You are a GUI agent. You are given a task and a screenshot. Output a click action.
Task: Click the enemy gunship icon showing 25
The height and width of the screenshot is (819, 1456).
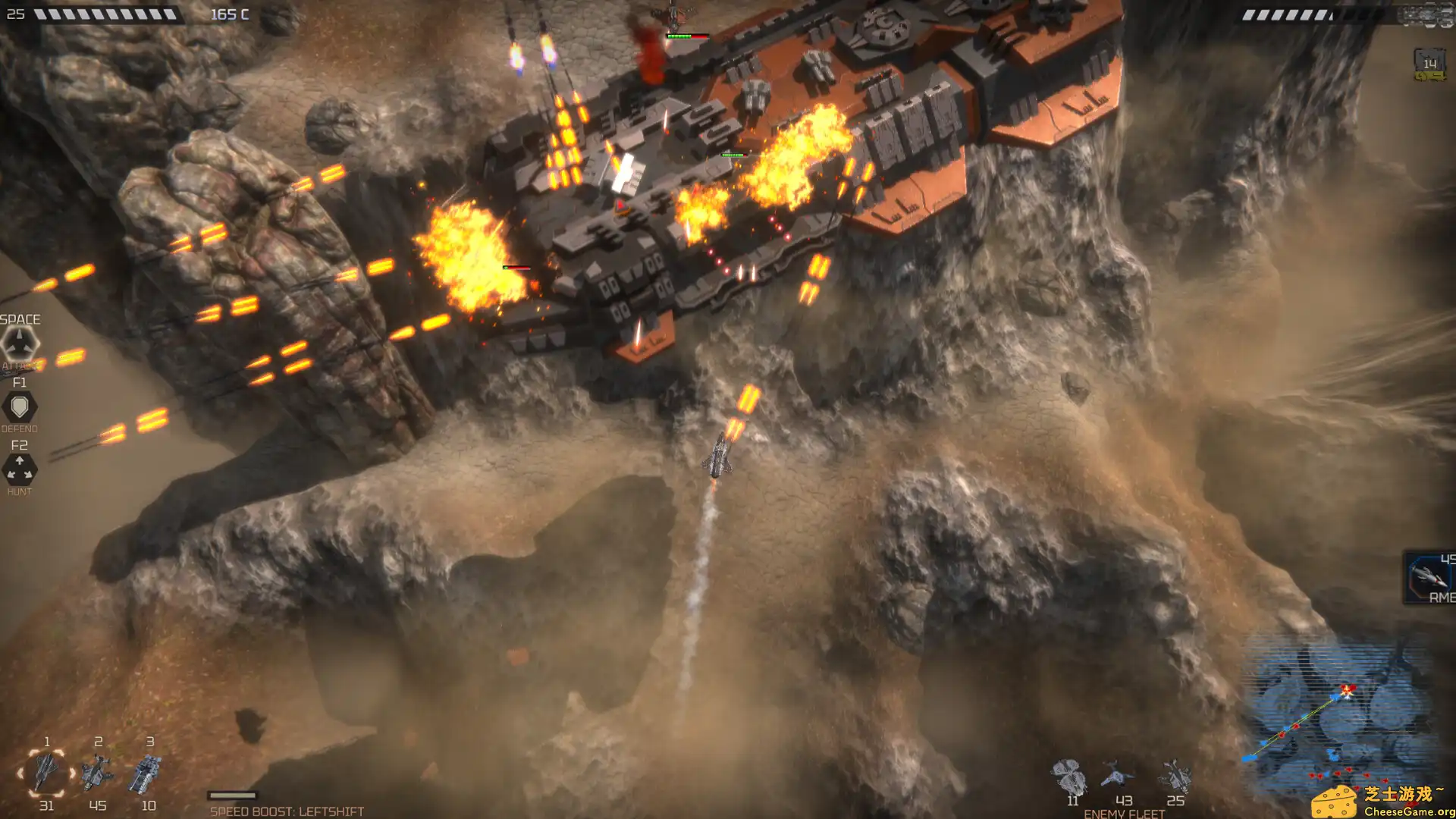click(x=1176, y=776)
